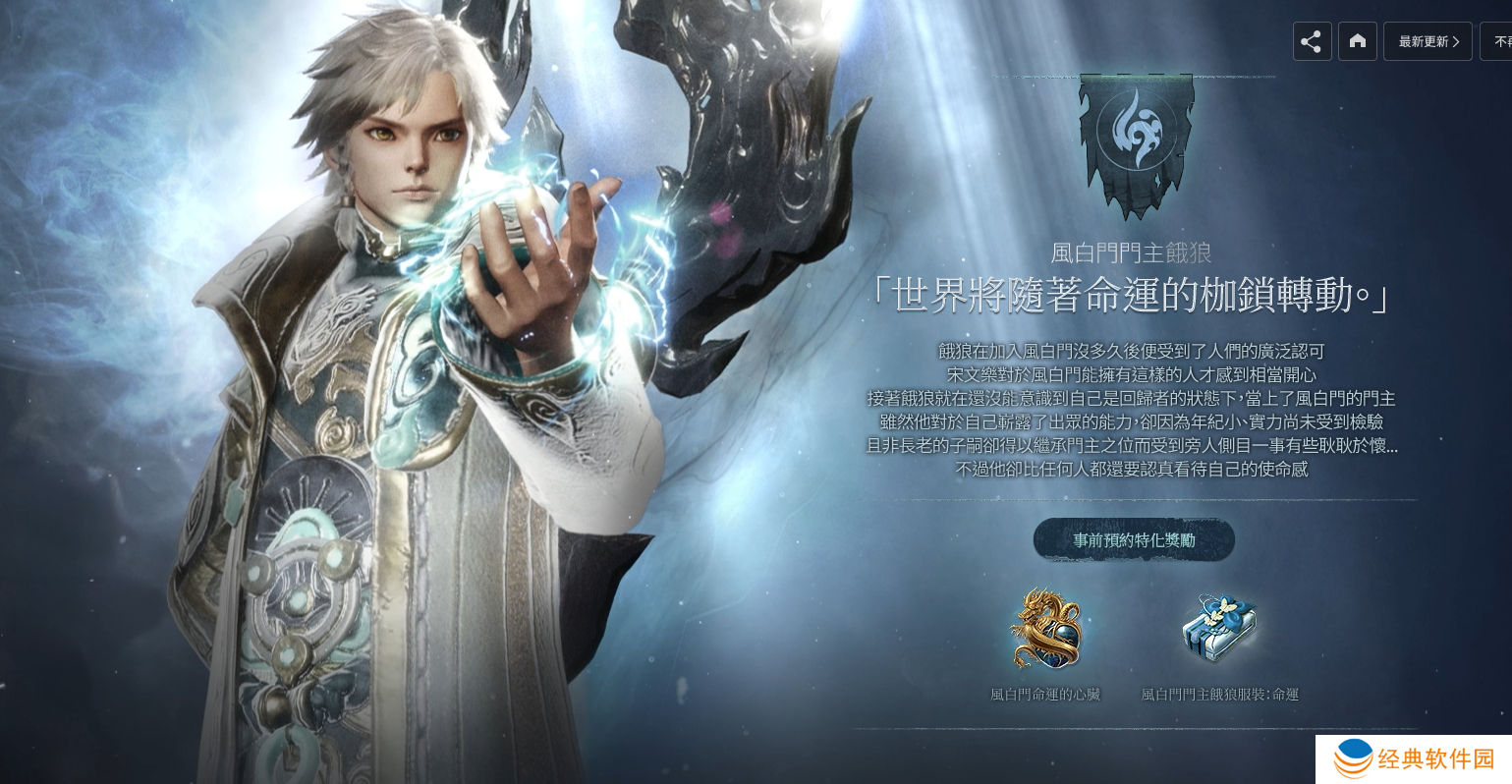Click the 事前預約特化獎勵 button
1512x784 pixels.
coord(1134,540)
